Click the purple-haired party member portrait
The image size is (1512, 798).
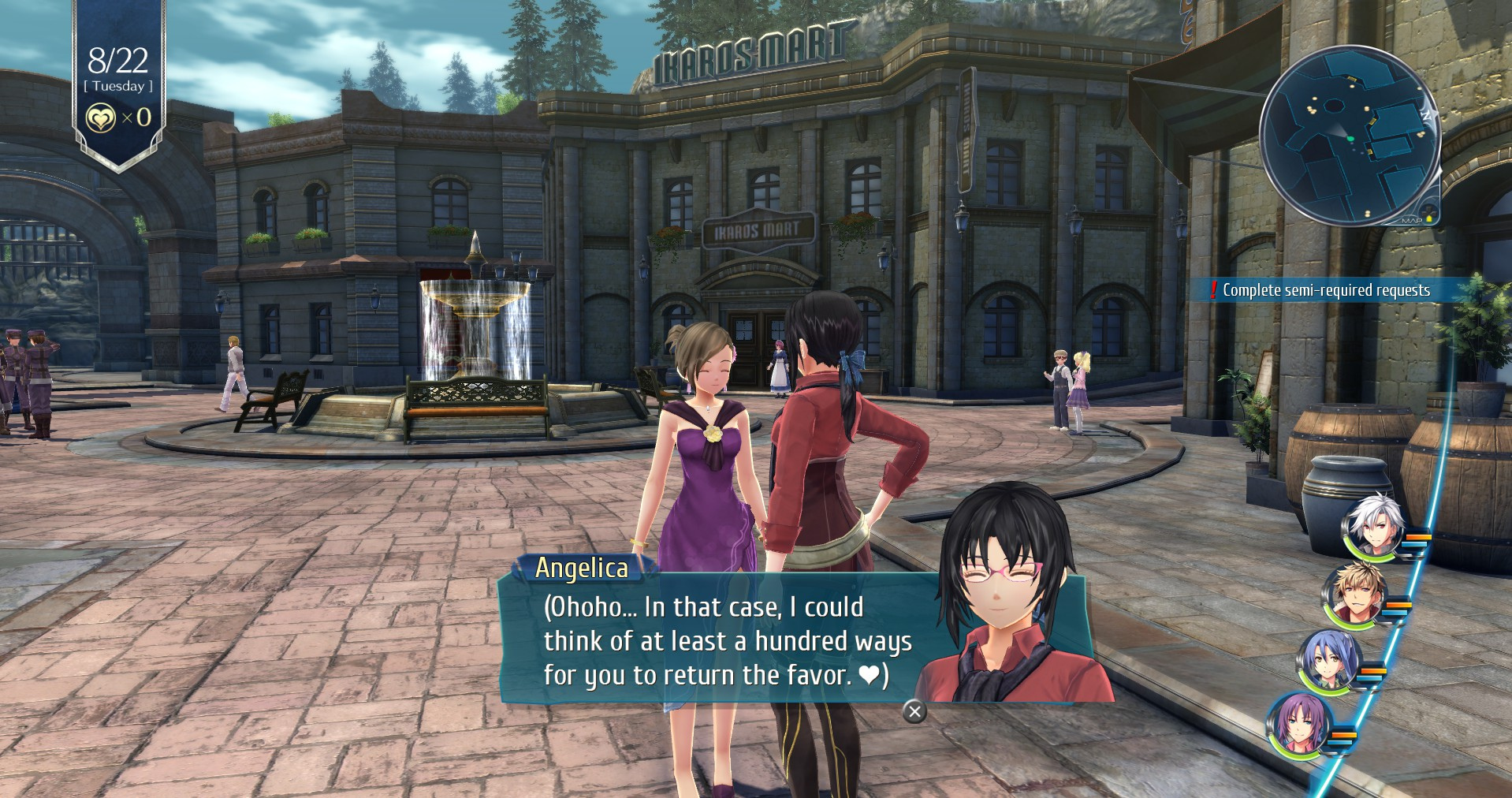point(1298,725)
